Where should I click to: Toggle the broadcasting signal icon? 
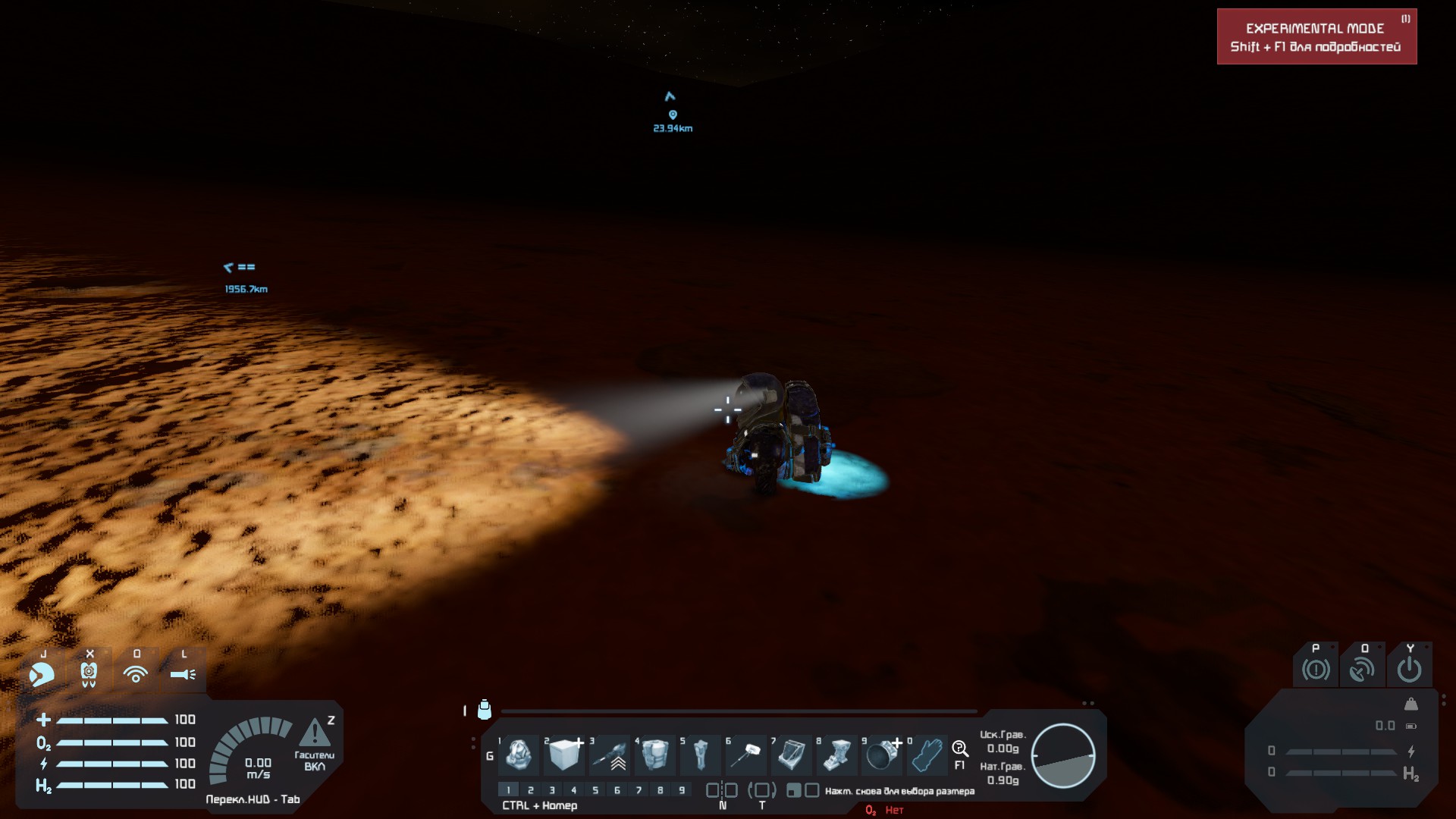[x=136, y=673]
